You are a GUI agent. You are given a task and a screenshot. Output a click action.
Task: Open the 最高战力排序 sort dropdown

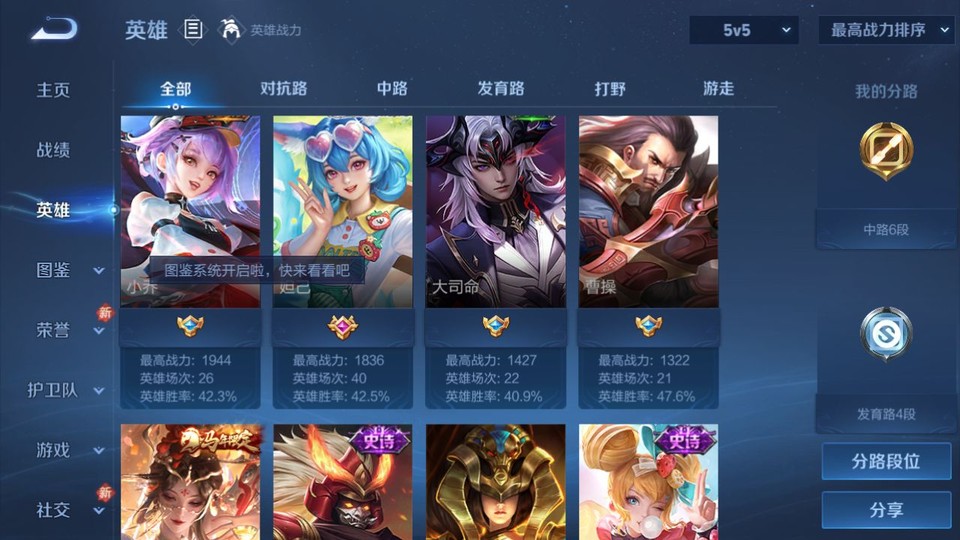[886, 31]
